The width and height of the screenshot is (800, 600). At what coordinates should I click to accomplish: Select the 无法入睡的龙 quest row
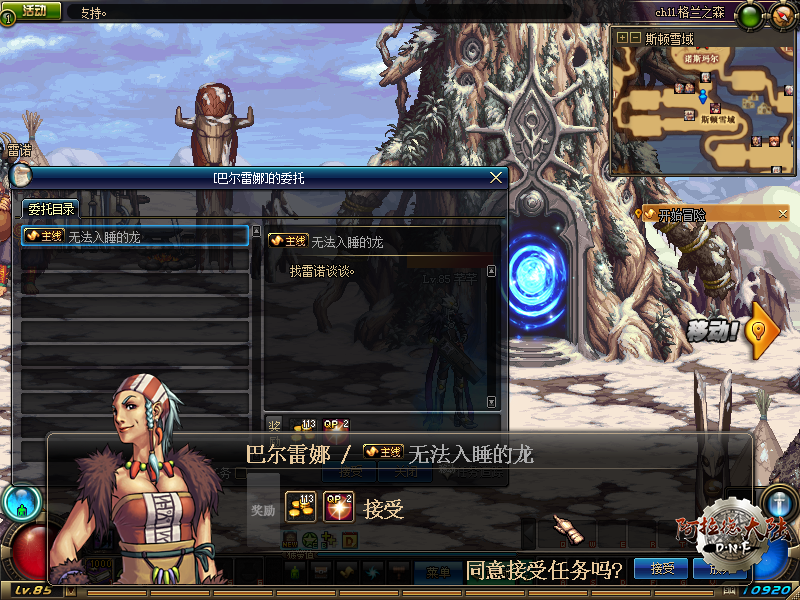click(135, 236)
